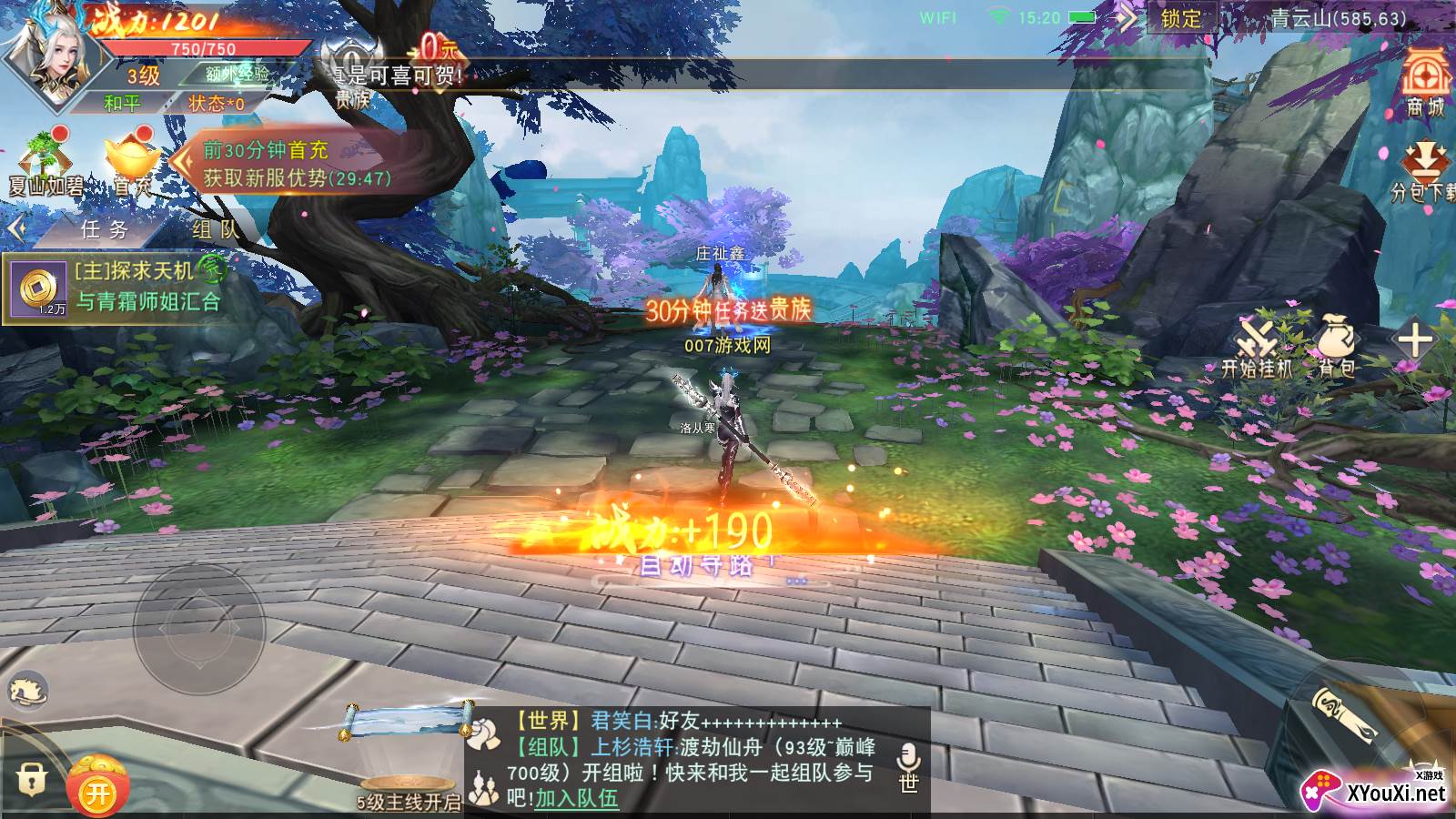Open the 前30分钟首充 promotion banner
This screenshot has height=819, width=1456.
pos(296,164)
